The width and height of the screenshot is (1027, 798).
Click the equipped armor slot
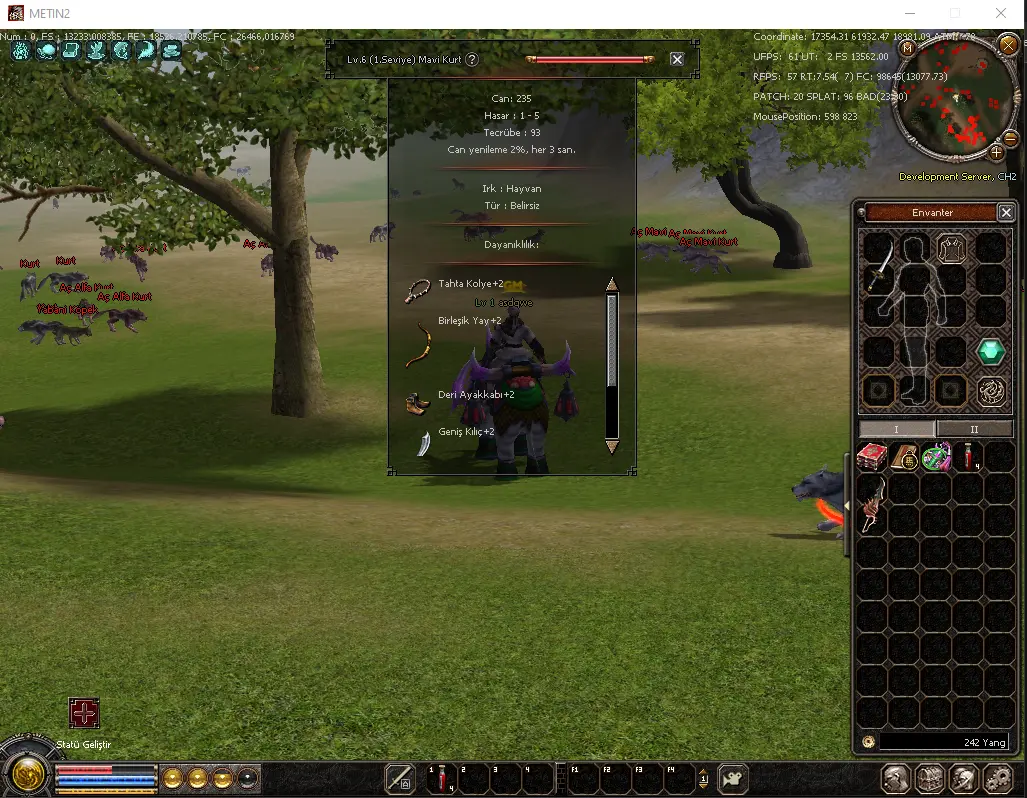click(950, 248)
